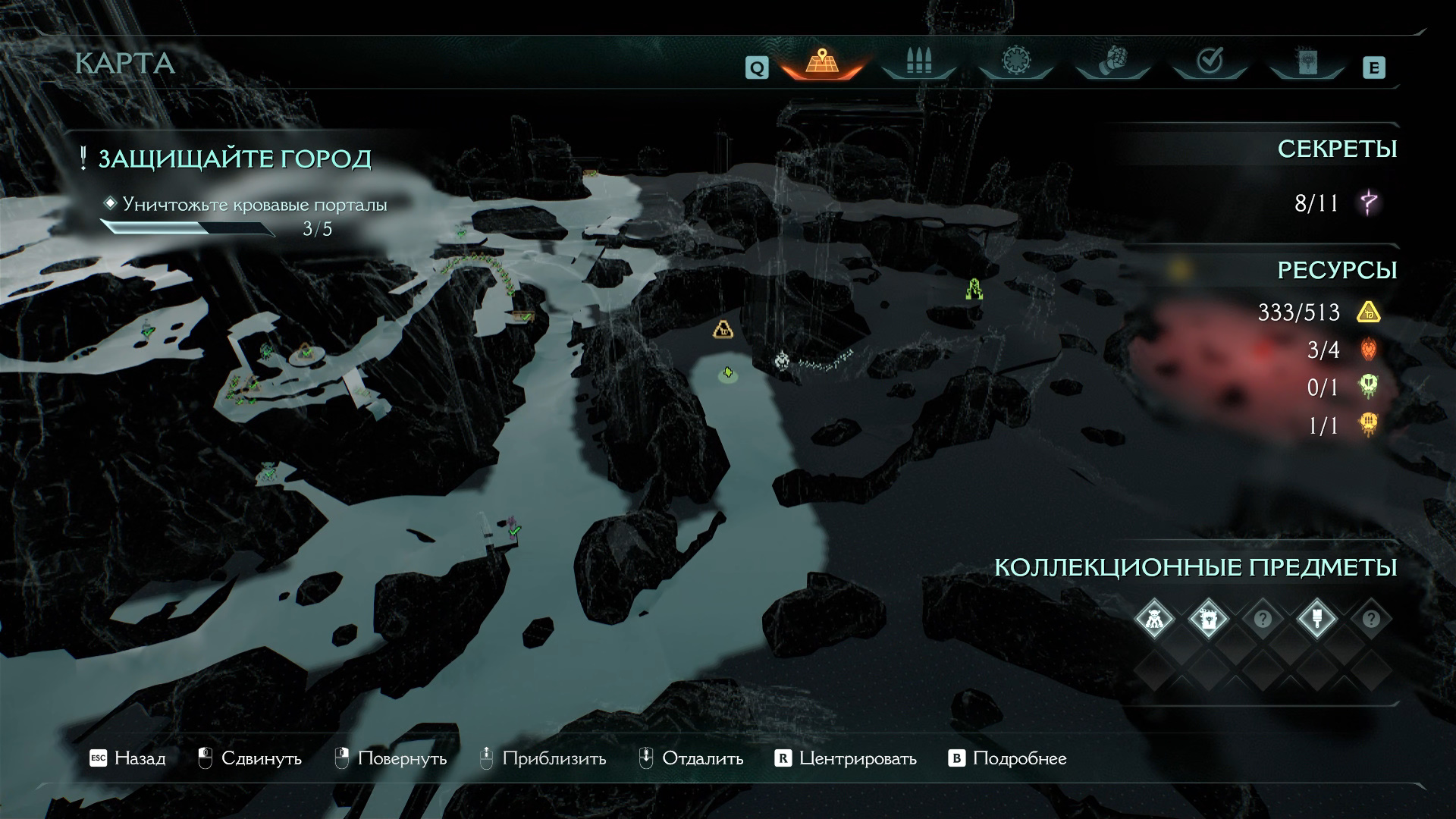
Task: Click the gold triangle marker on the map
Action: click(723, 329)
